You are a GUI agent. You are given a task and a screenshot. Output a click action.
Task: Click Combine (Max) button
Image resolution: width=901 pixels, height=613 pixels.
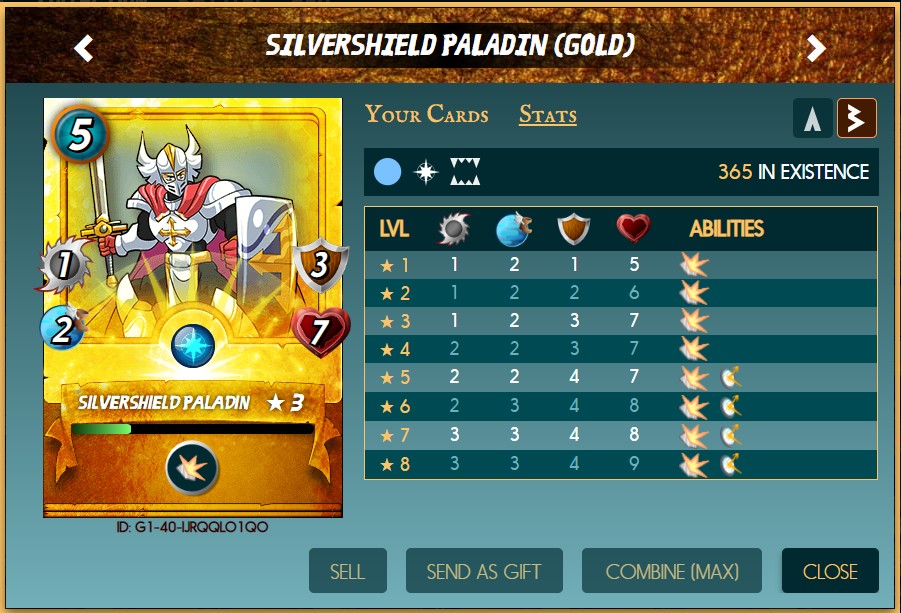[x=672, y=571]
